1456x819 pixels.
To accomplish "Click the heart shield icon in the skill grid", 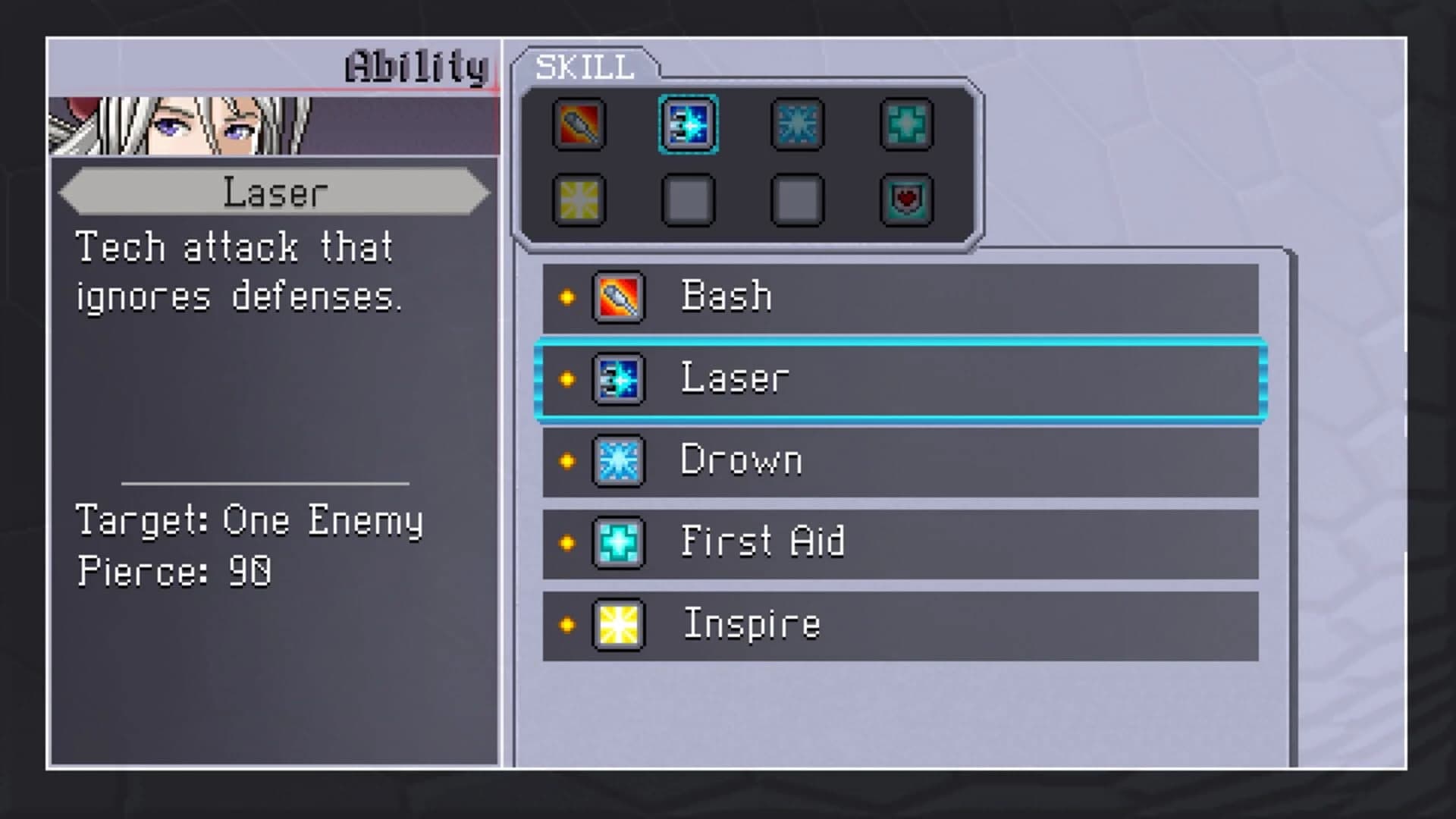I will pos(905,199).
